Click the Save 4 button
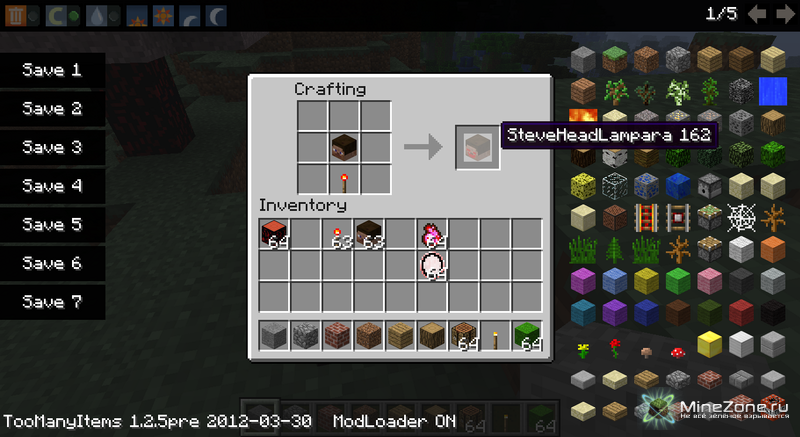The image size is (800, 437). 52,186
